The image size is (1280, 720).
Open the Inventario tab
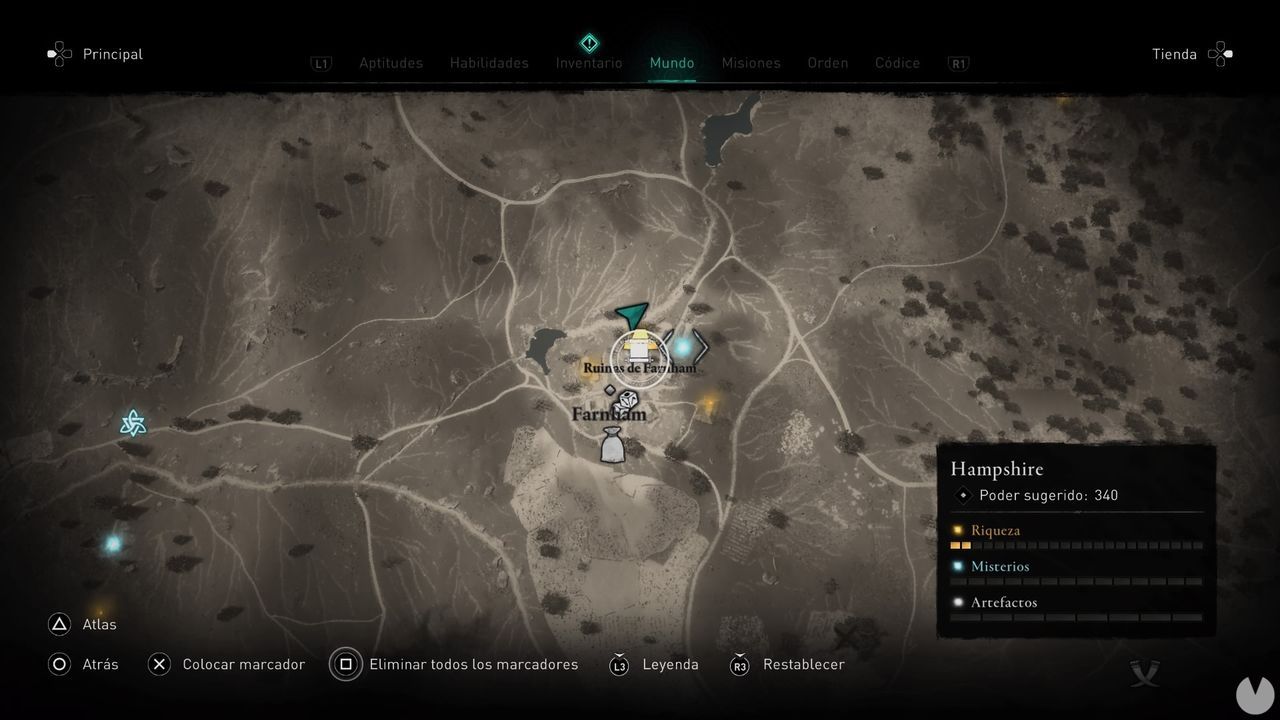point(588,62)
